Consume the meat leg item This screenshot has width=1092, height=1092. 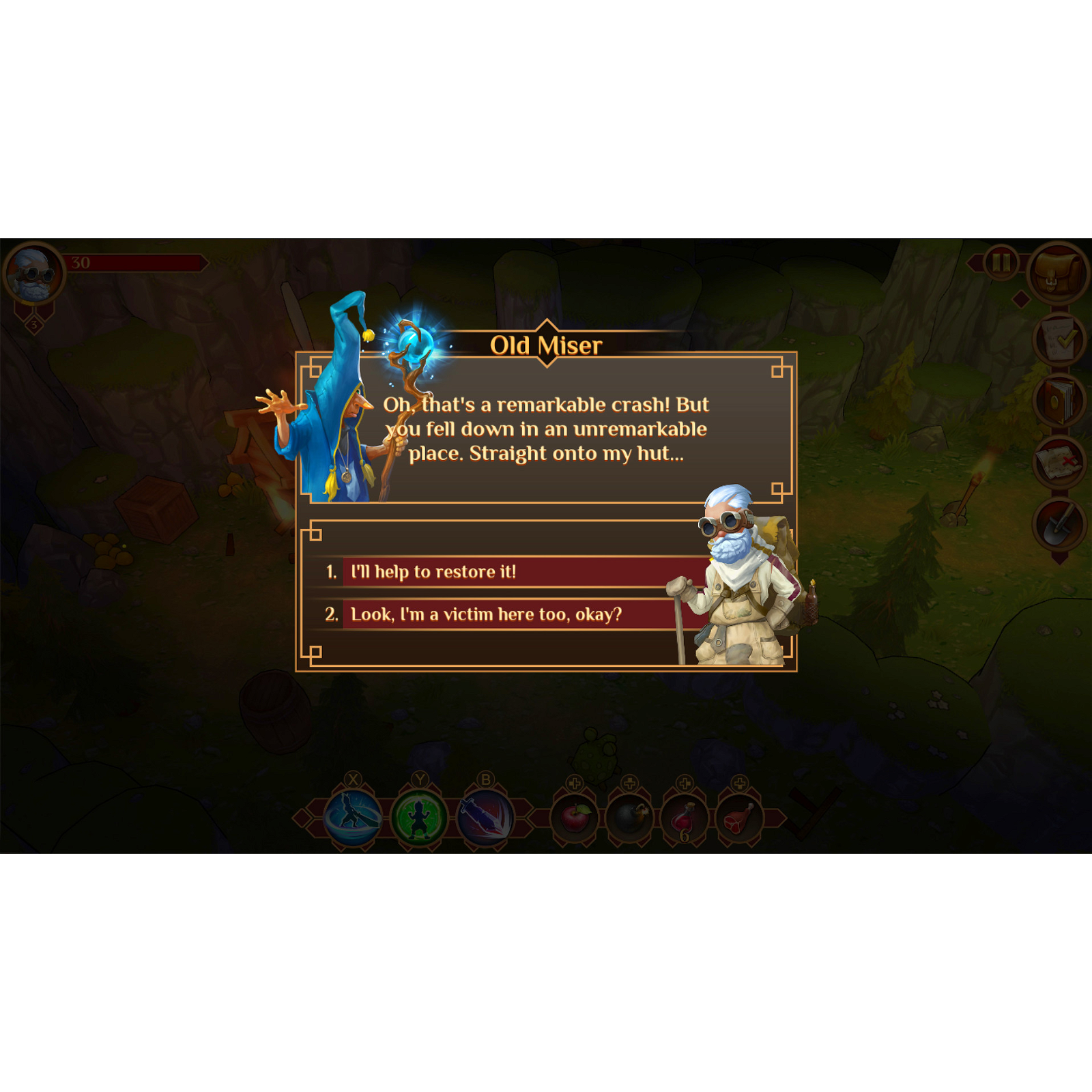pos(741,816)
